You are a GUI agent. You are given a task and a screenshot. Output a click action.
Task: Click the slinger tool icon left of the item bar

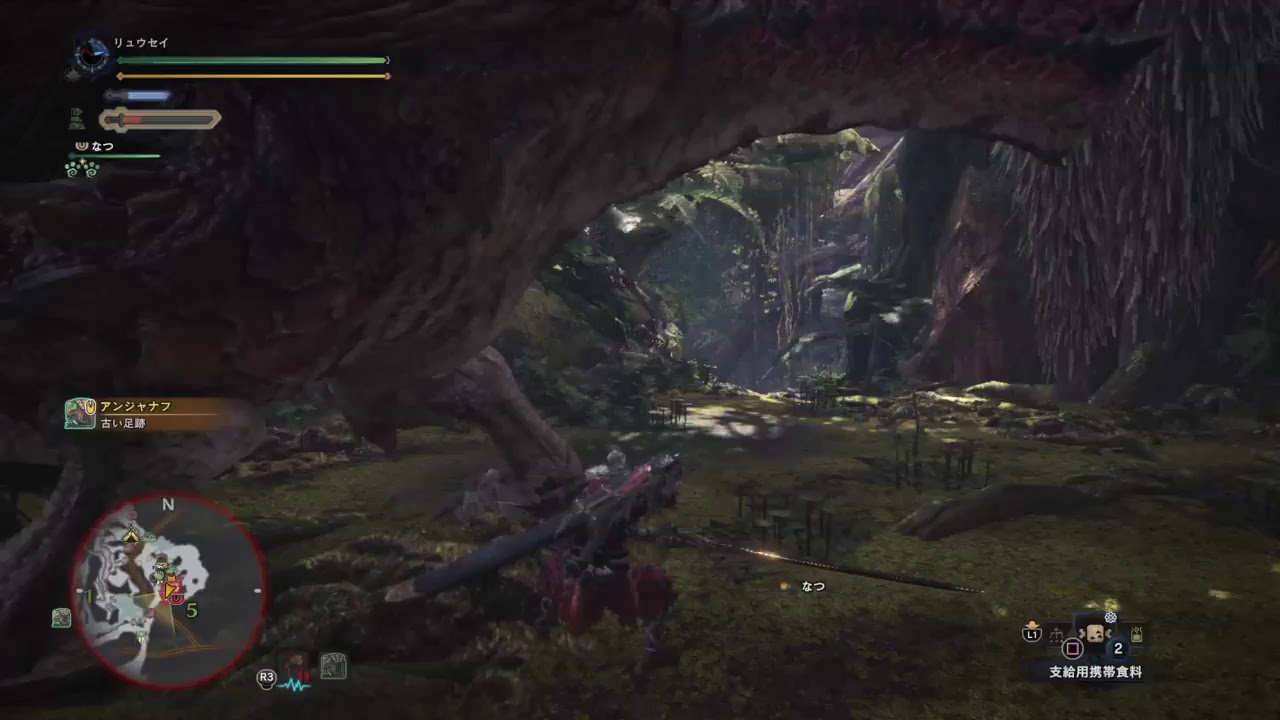pyautogui.click(x=1055, y=634)
